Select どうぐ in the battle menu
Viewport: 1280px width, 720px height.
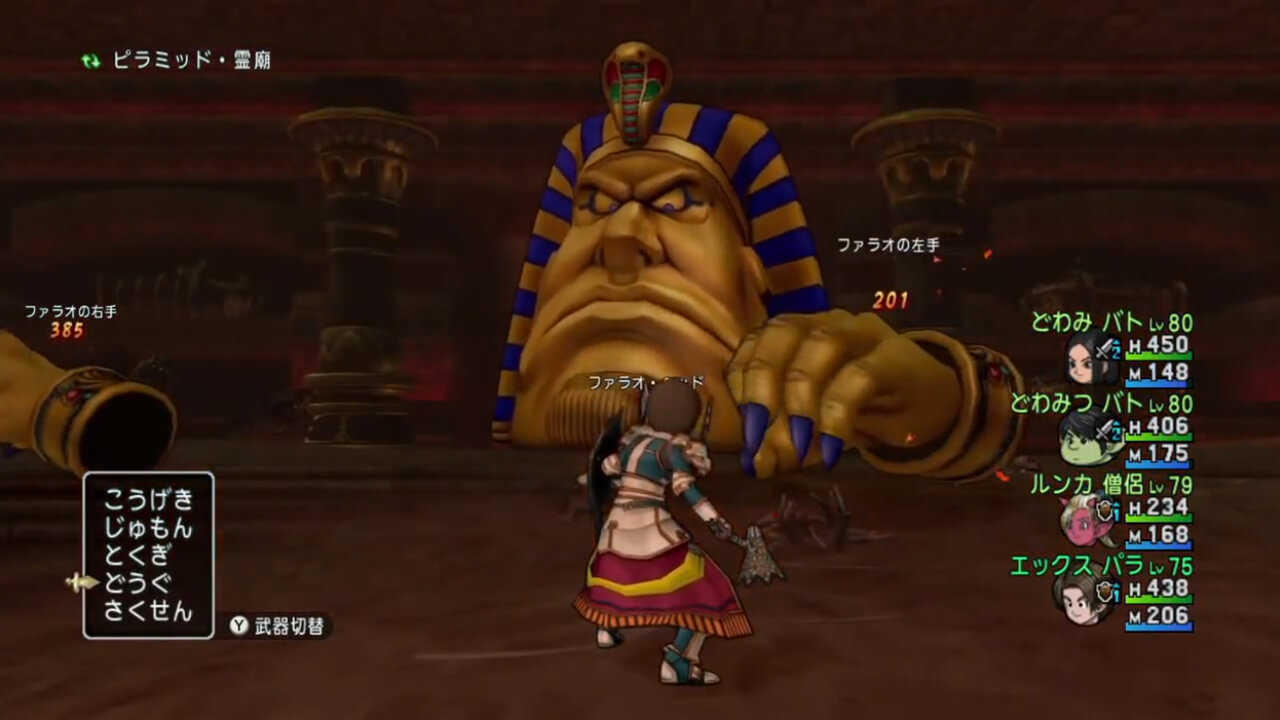pos(138,583)
